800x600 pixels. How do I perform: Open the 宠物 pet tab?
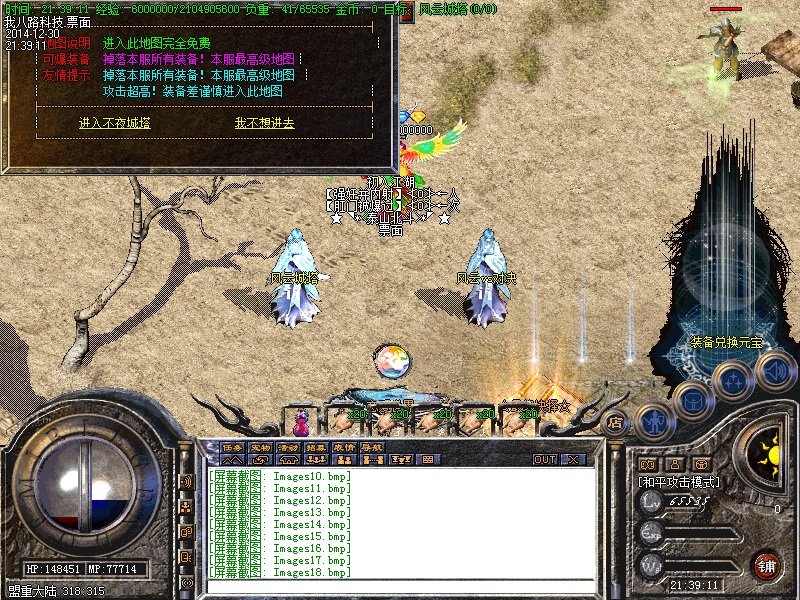261,447
